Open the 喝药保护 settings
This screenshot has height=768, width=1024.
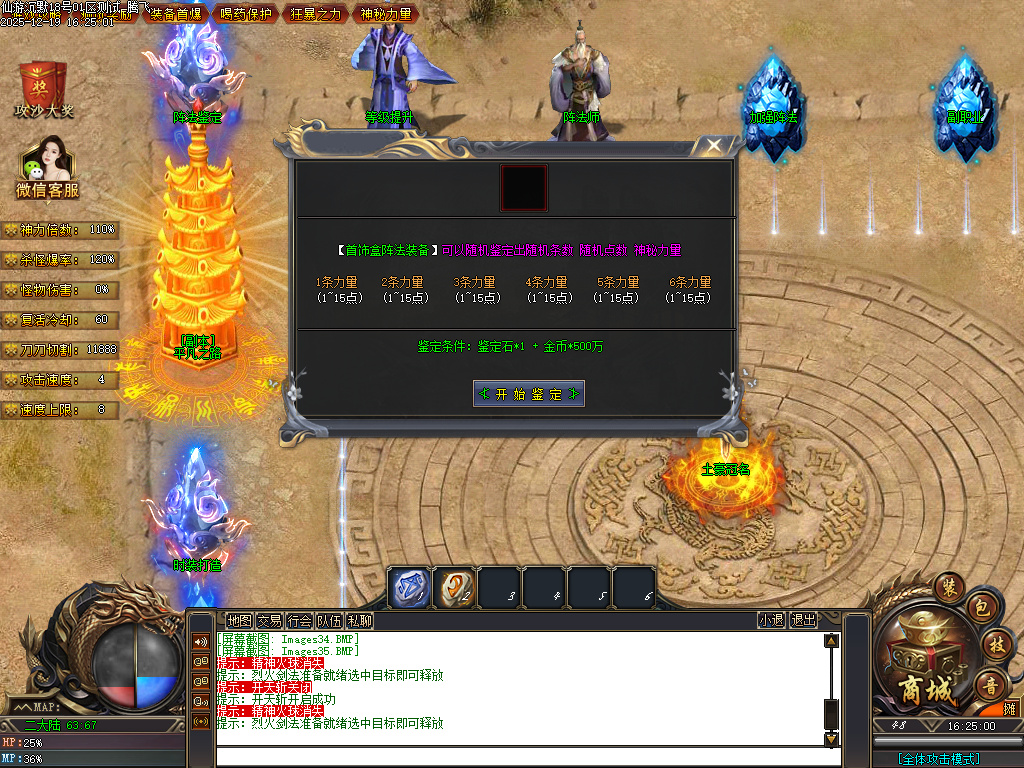tap(245, 14)
